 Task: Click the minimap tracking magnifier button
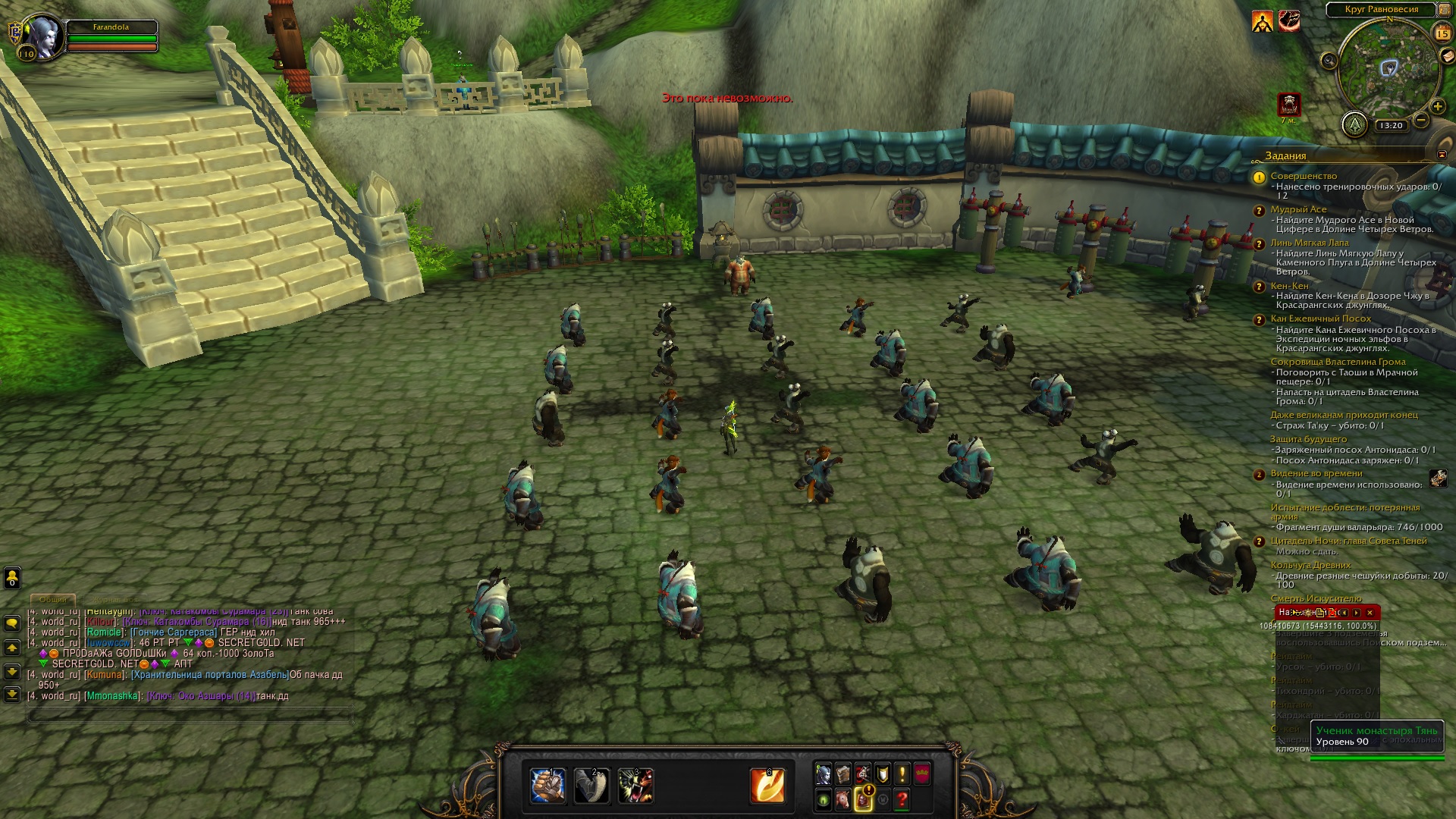(1329, 61)
